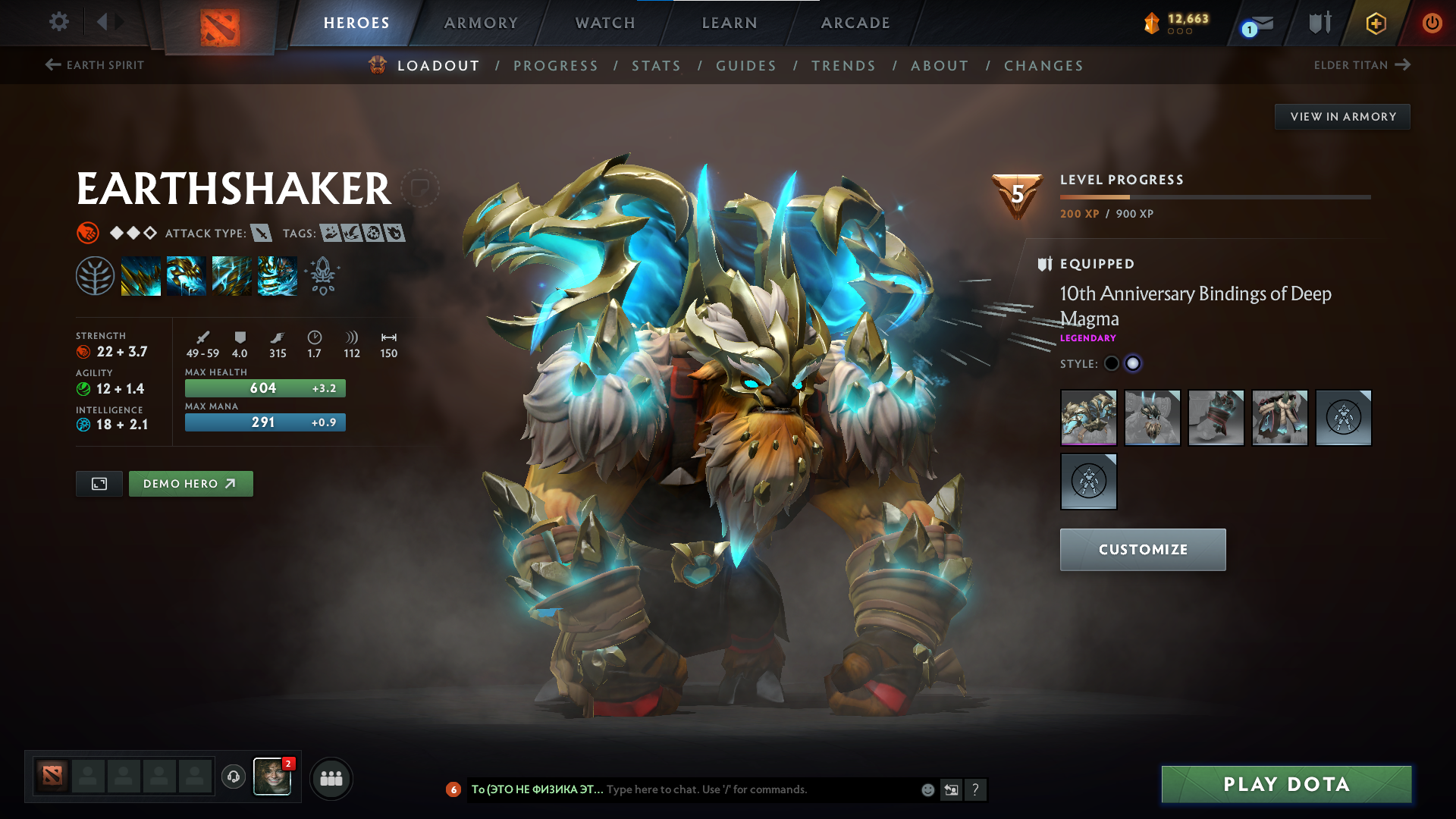Open the emoji picker in chat
This screenshot has height=819, width=1456.
(x=927, y=789)
